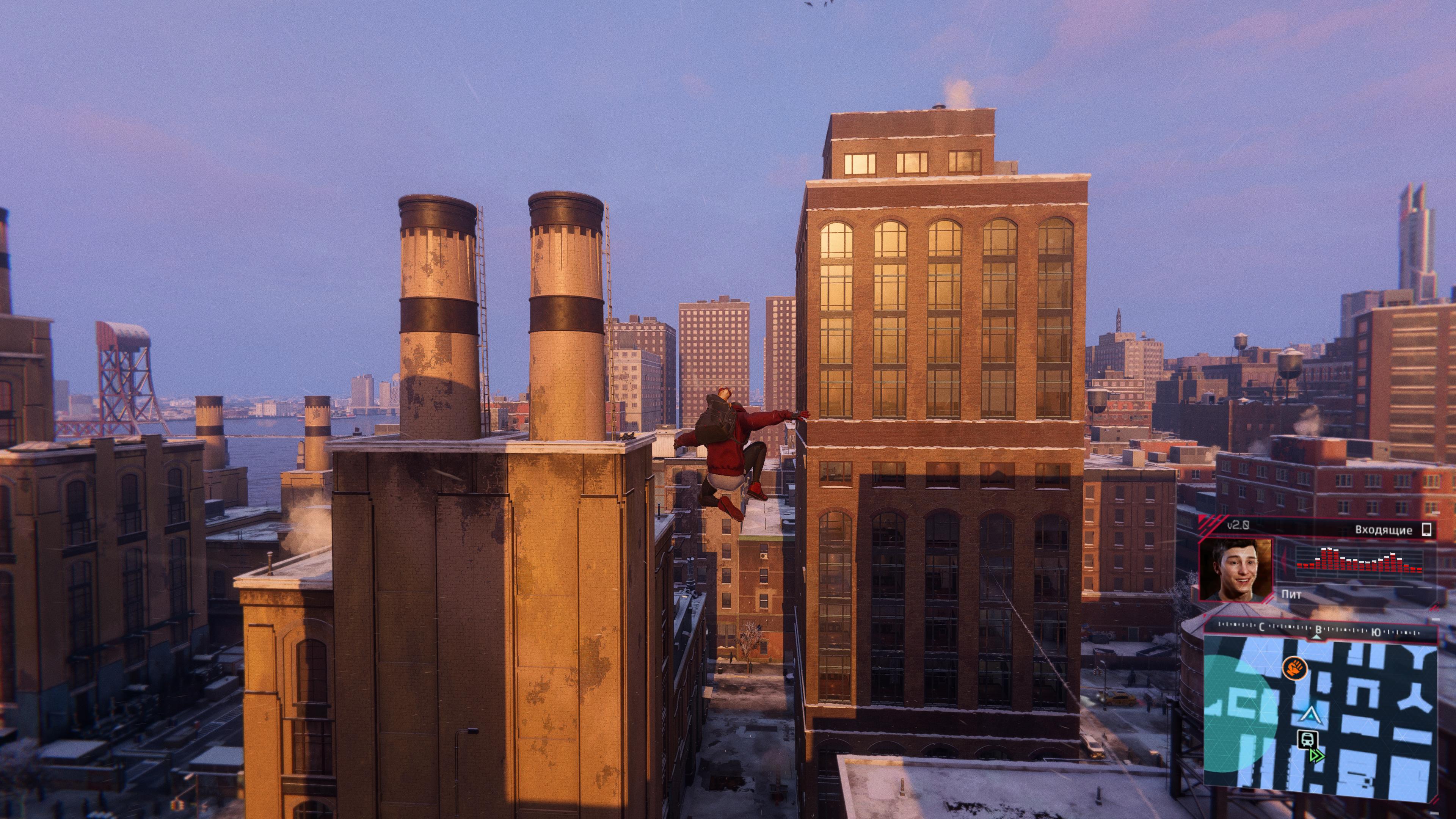This screenshot has height=819, width=1456.
Task: Click the player arrow on the minimap
Action: point(1309,715)
